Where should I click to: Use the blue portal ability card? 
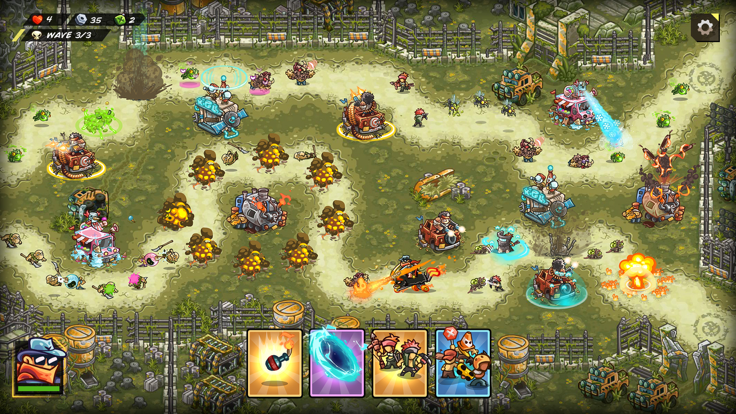click(x=337, y=363)
